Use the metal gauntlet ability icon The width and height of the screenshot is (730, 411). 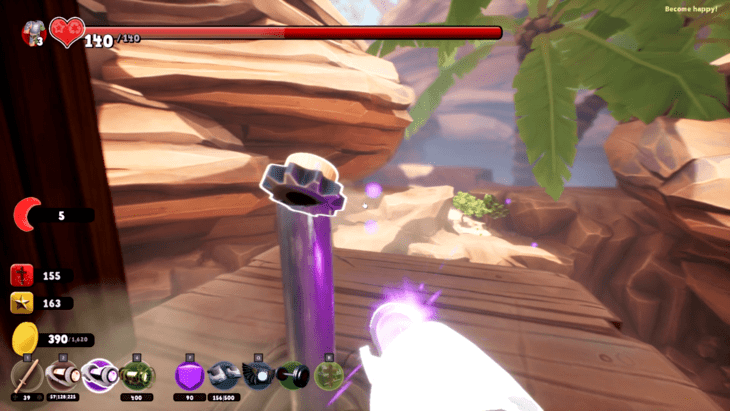[x=224, y=377]
